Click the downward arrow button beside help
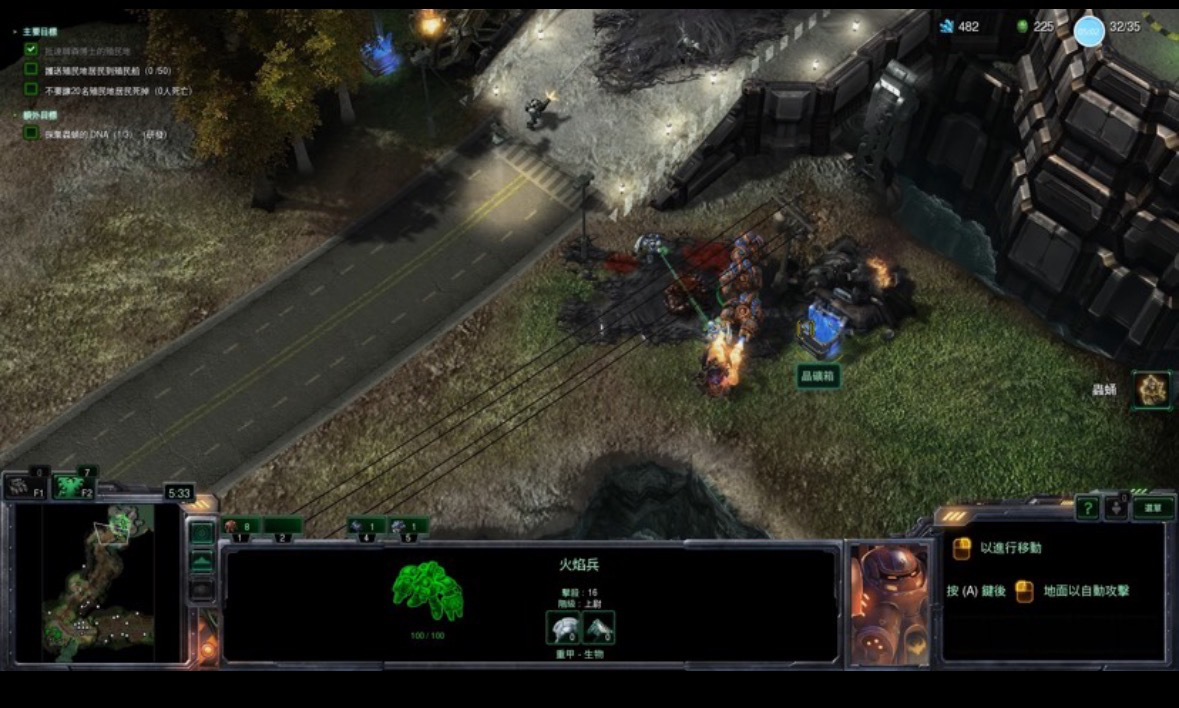The image size is (1179, 708). click(x=1116, y=509)
